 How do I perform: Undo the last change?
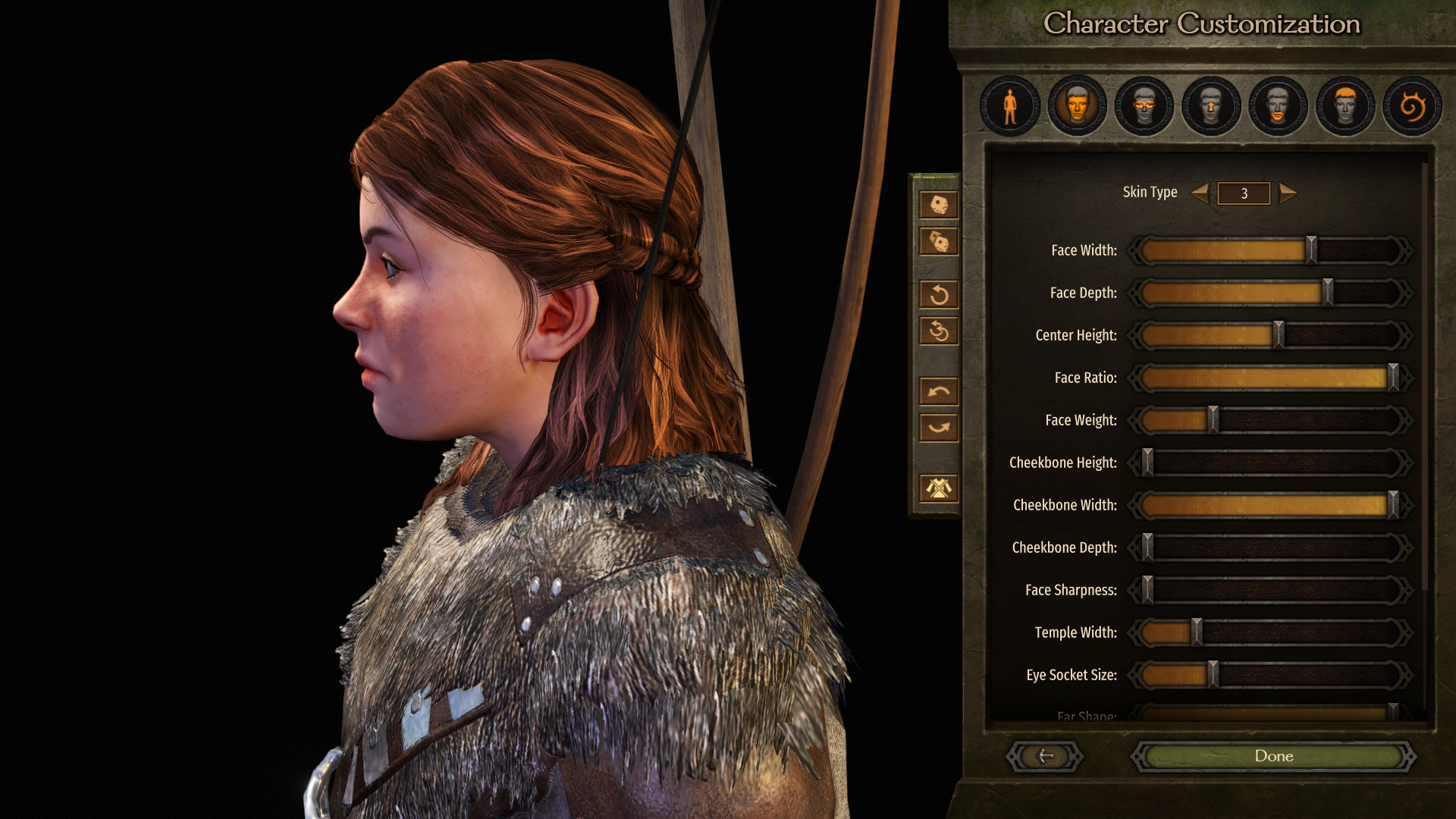point(939,391)
